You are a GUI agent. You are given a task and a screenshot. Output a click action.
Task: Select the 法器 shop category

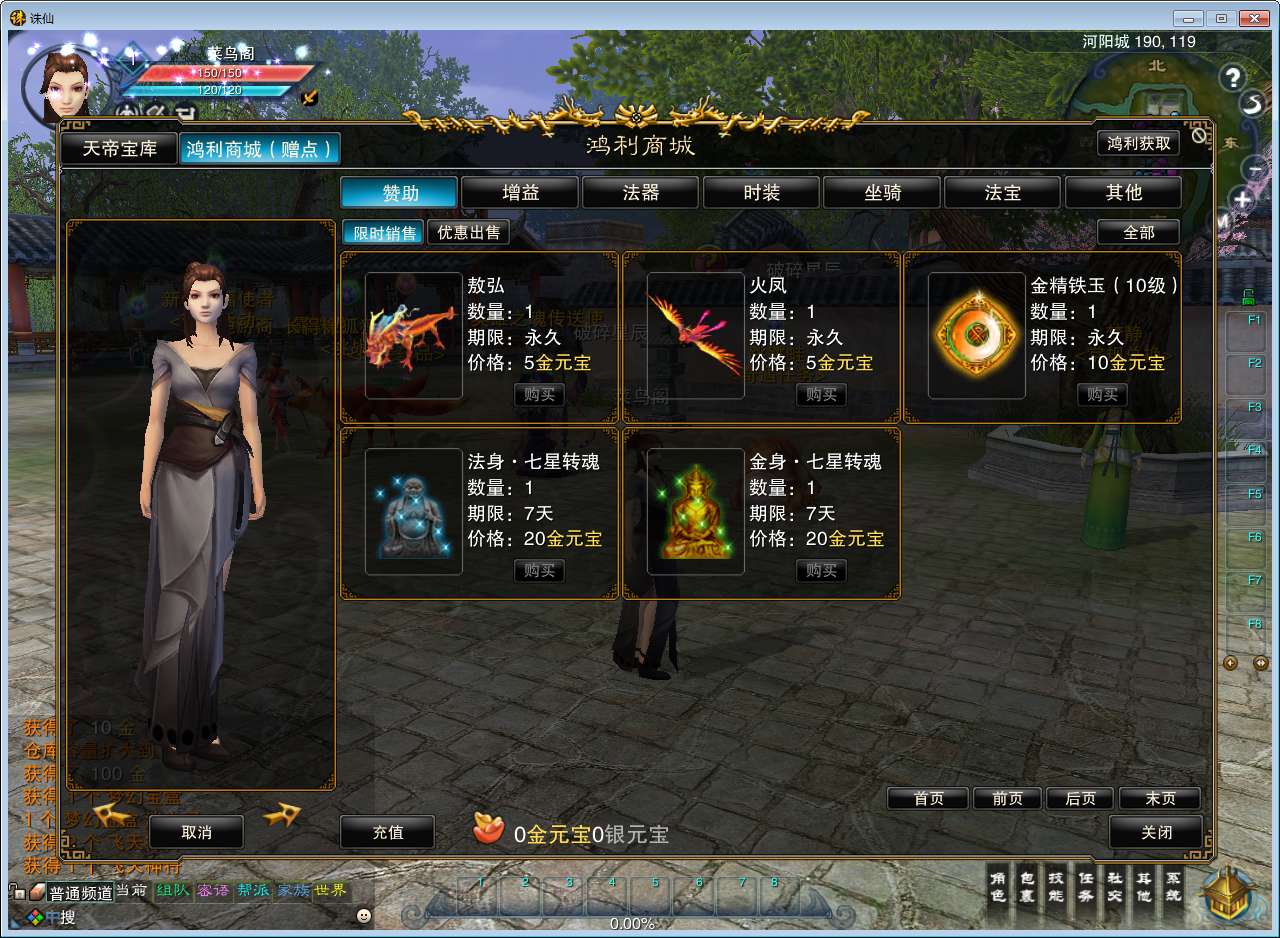[641, 192]
